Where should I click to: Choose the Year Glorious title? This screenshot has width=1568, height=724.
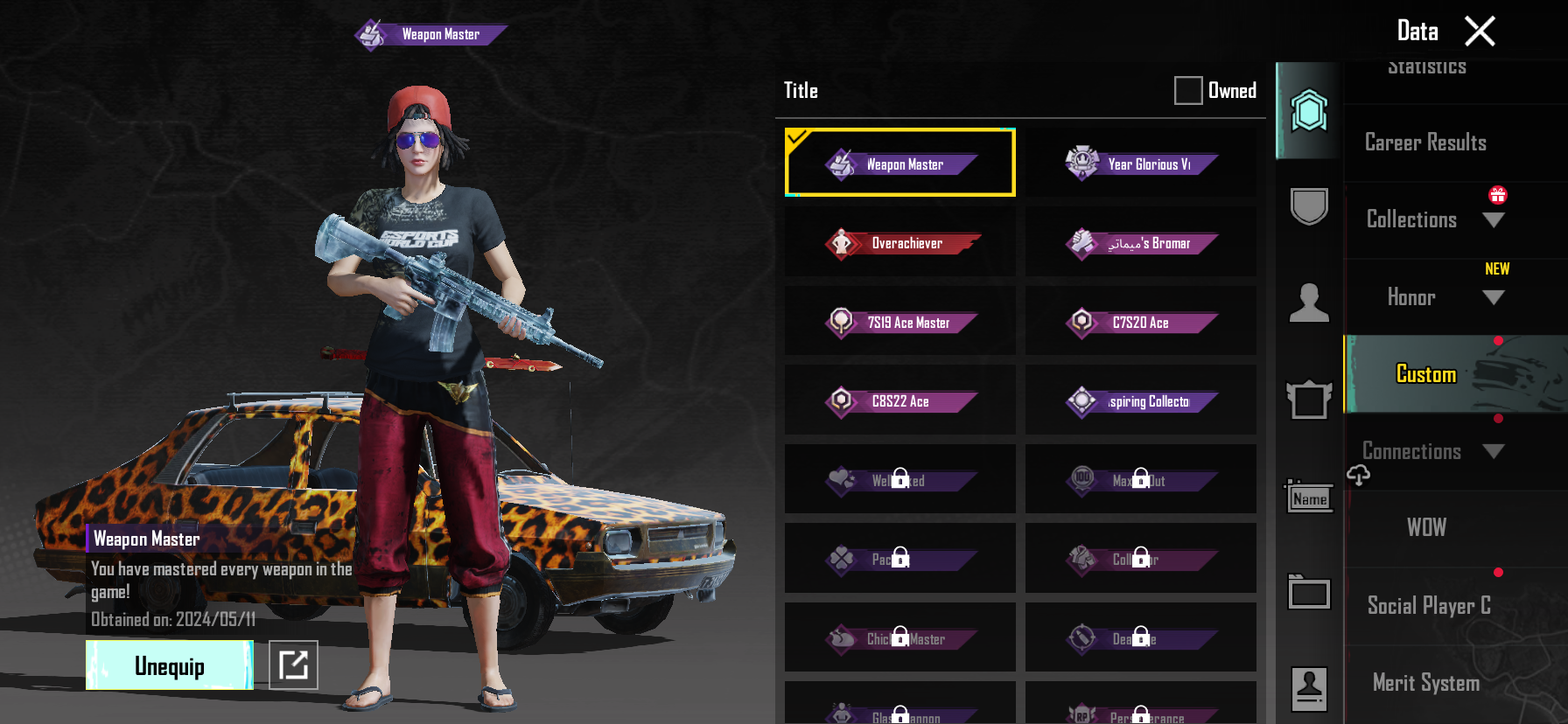pyautogui.click(x=1141, y=164)
